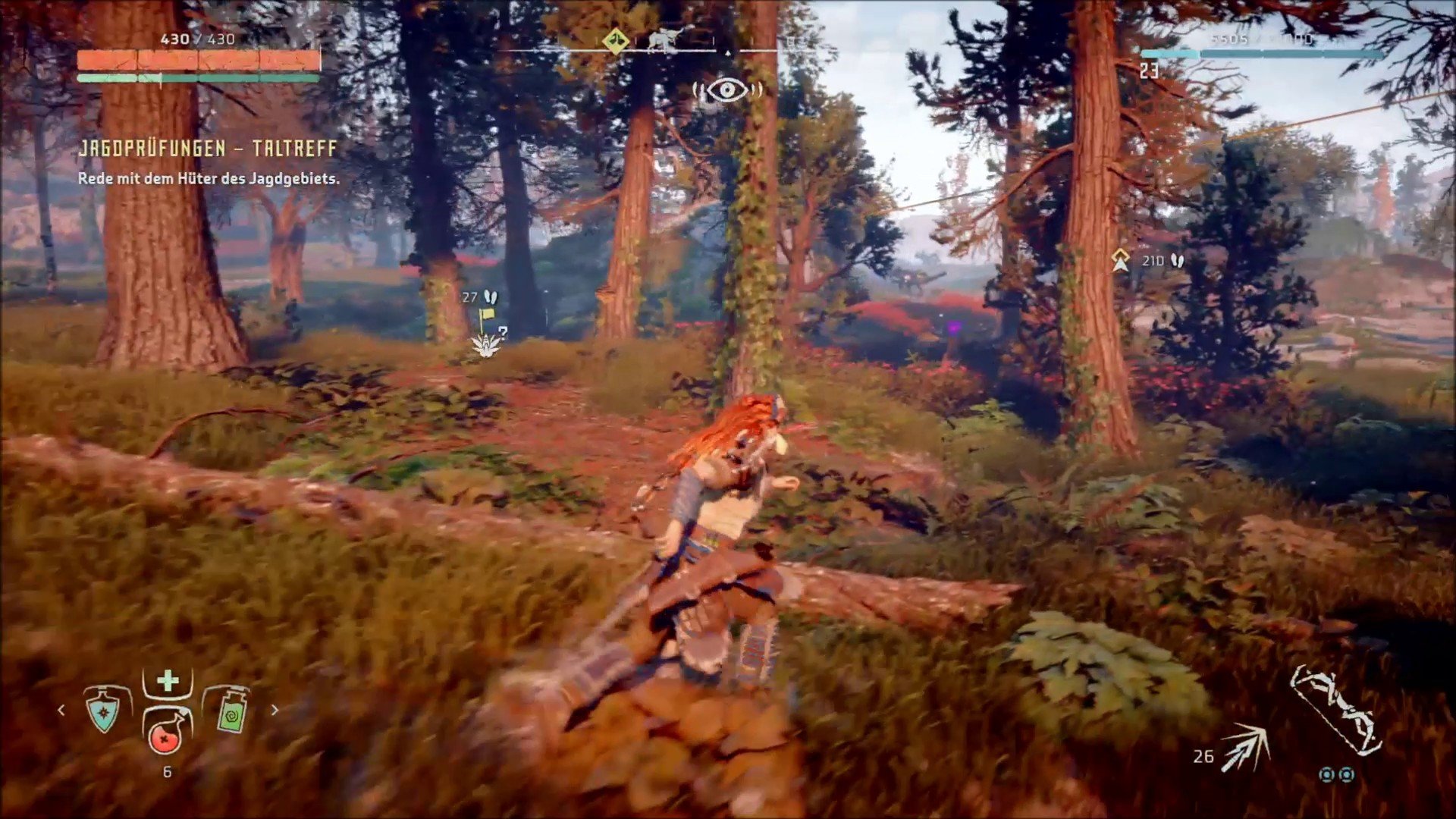Screen dimensions: 1456x819
Task: Use the medicine pouch plus icon
Action: 168,681
